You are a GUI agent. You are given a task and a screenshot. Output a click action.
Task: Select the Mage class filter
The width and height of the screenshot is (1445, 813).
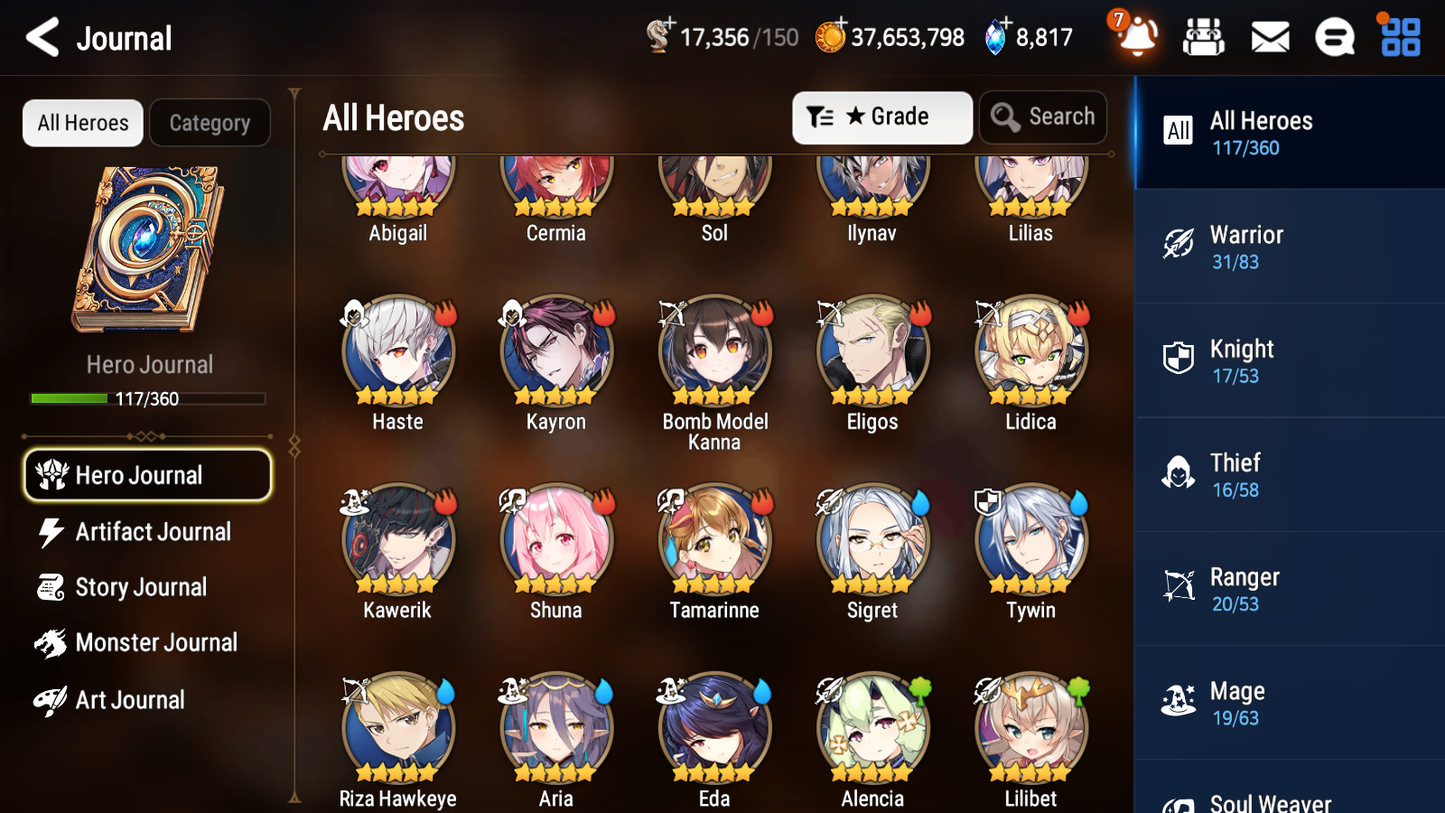click(x=1289, y=702)
